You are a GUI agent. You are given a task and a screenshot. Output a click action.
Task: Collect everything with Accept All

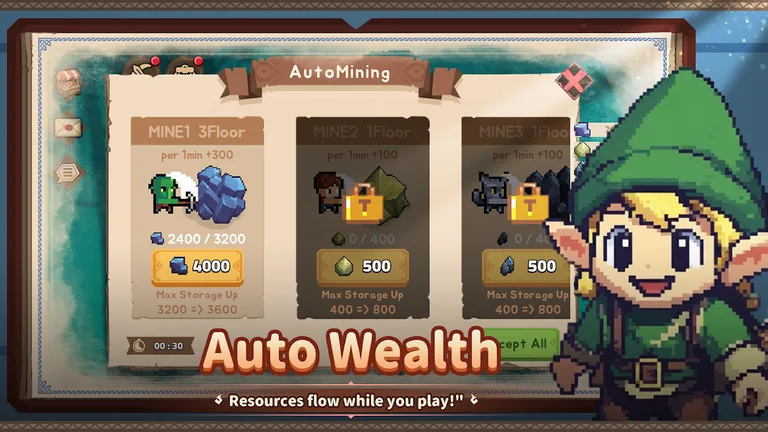click(x=523, y=344)
